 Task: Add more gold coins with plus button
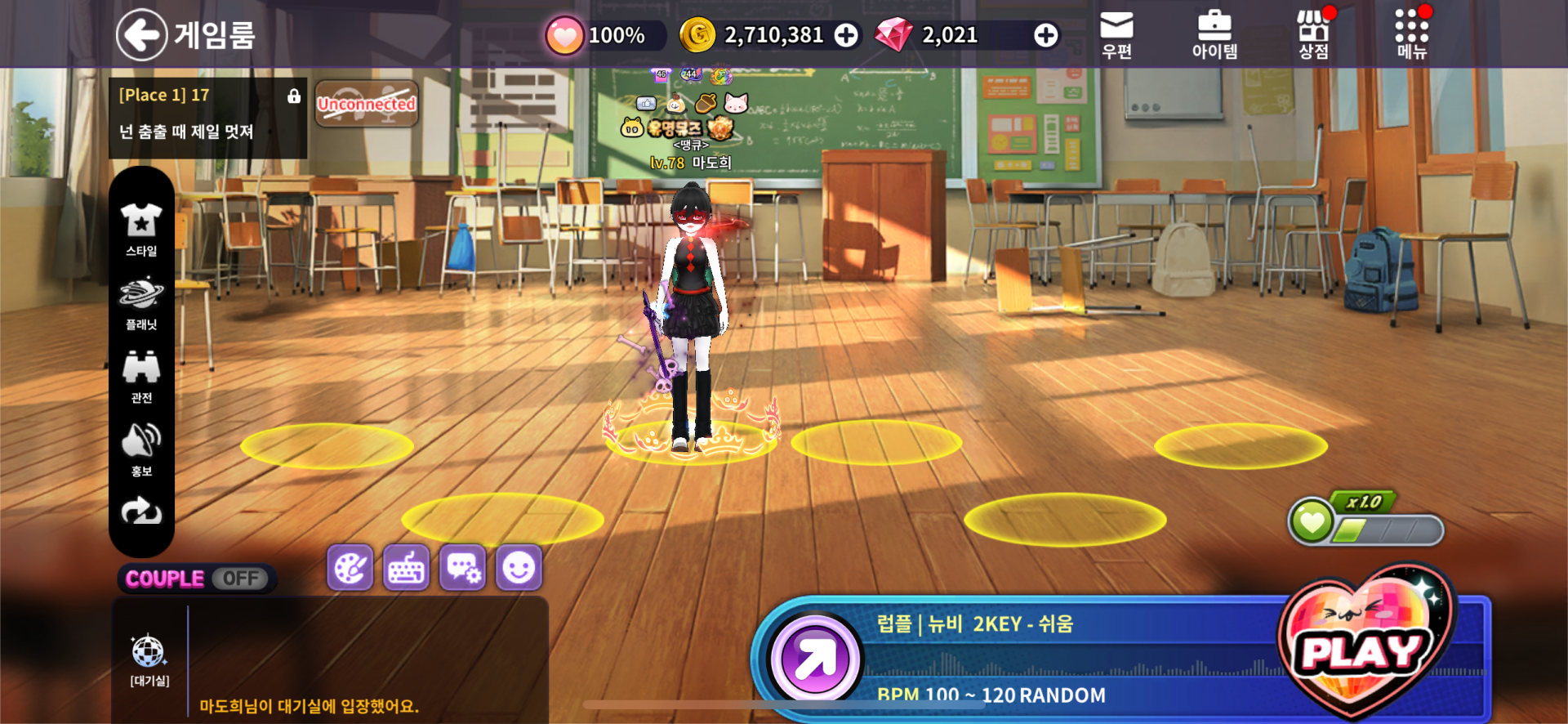coord(846,35)
